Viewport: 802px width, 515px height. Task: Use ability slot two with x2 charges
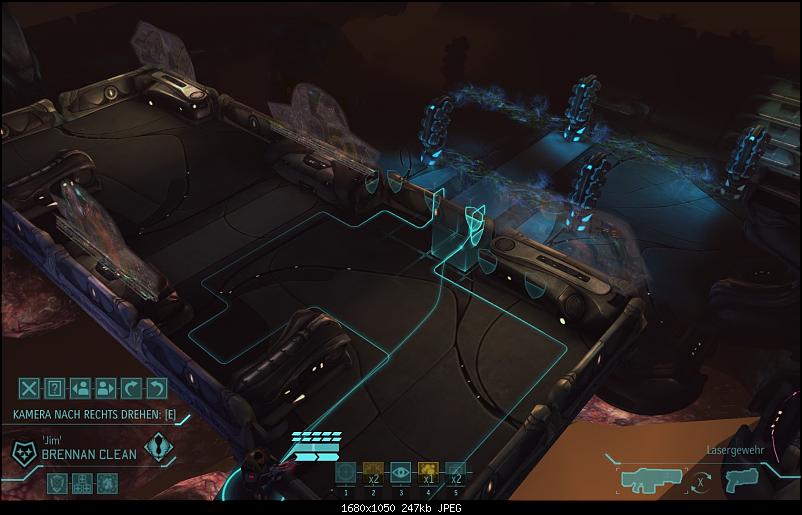pyautogui.click(x=373, y=473)
